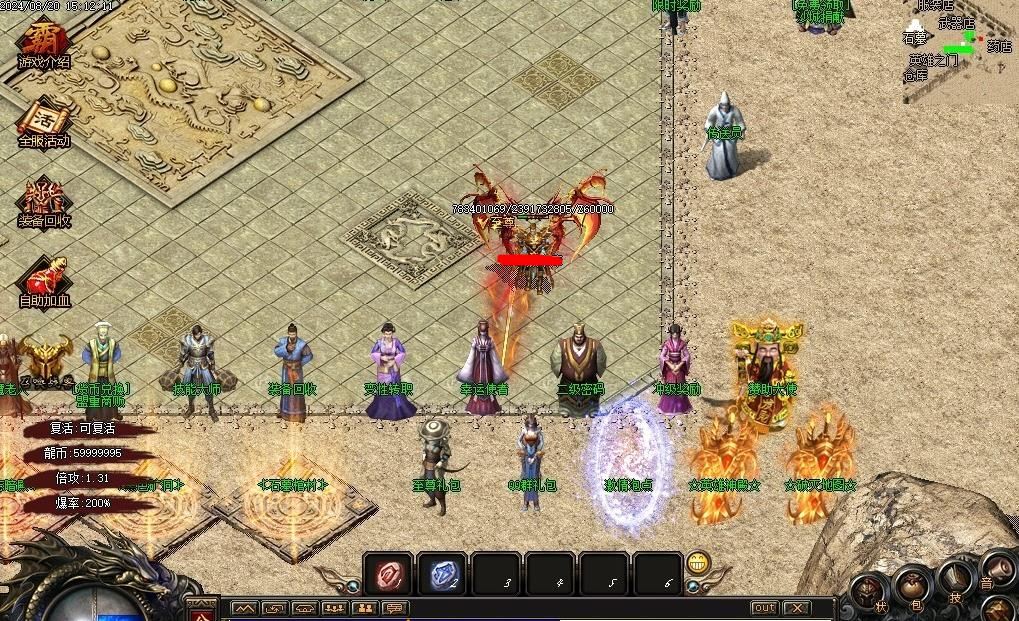
Task: Open the smiley face emote button
Action: click(698, 563)
